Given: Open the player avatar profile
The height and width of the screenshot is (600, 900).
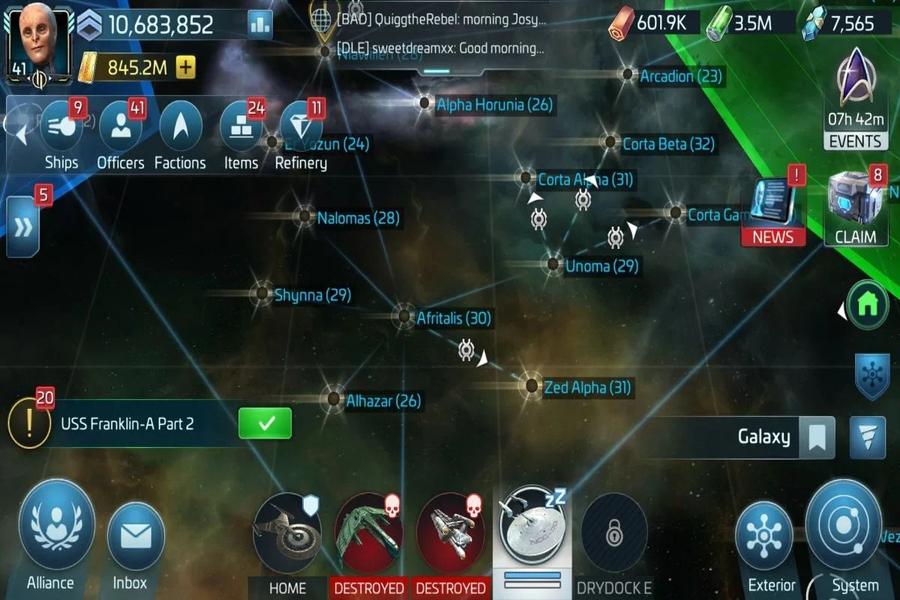Looking at the screenshot, I should click(x=40, y=42).
